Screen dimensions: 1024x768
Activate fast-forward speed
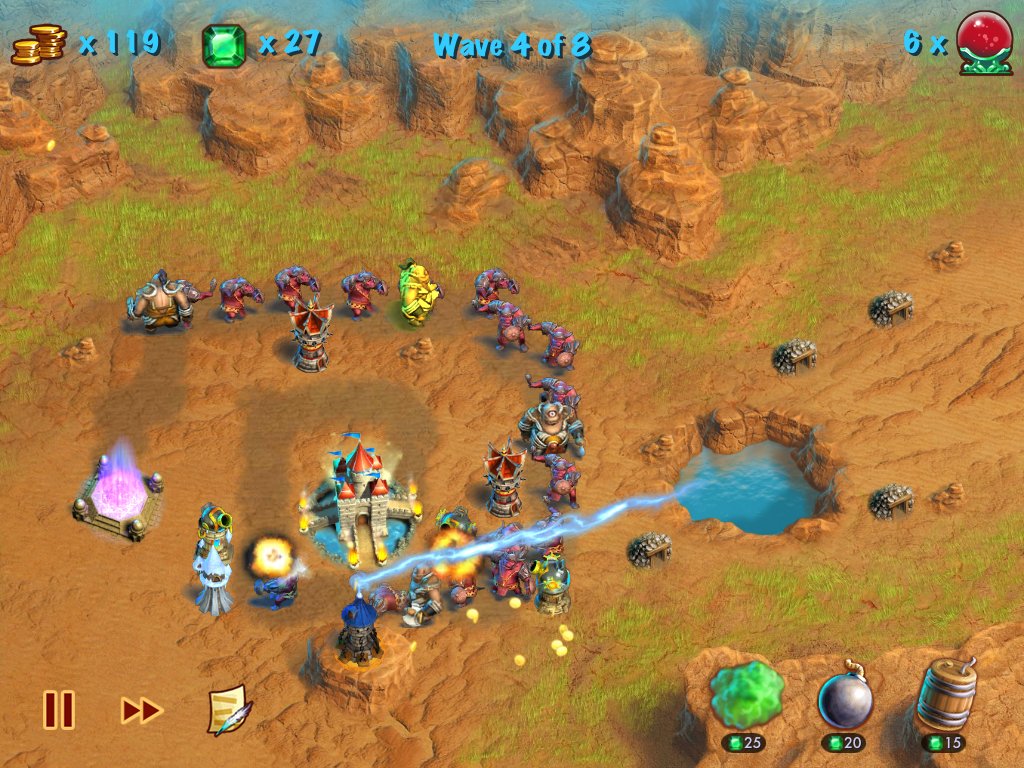(x=141, y=710)
